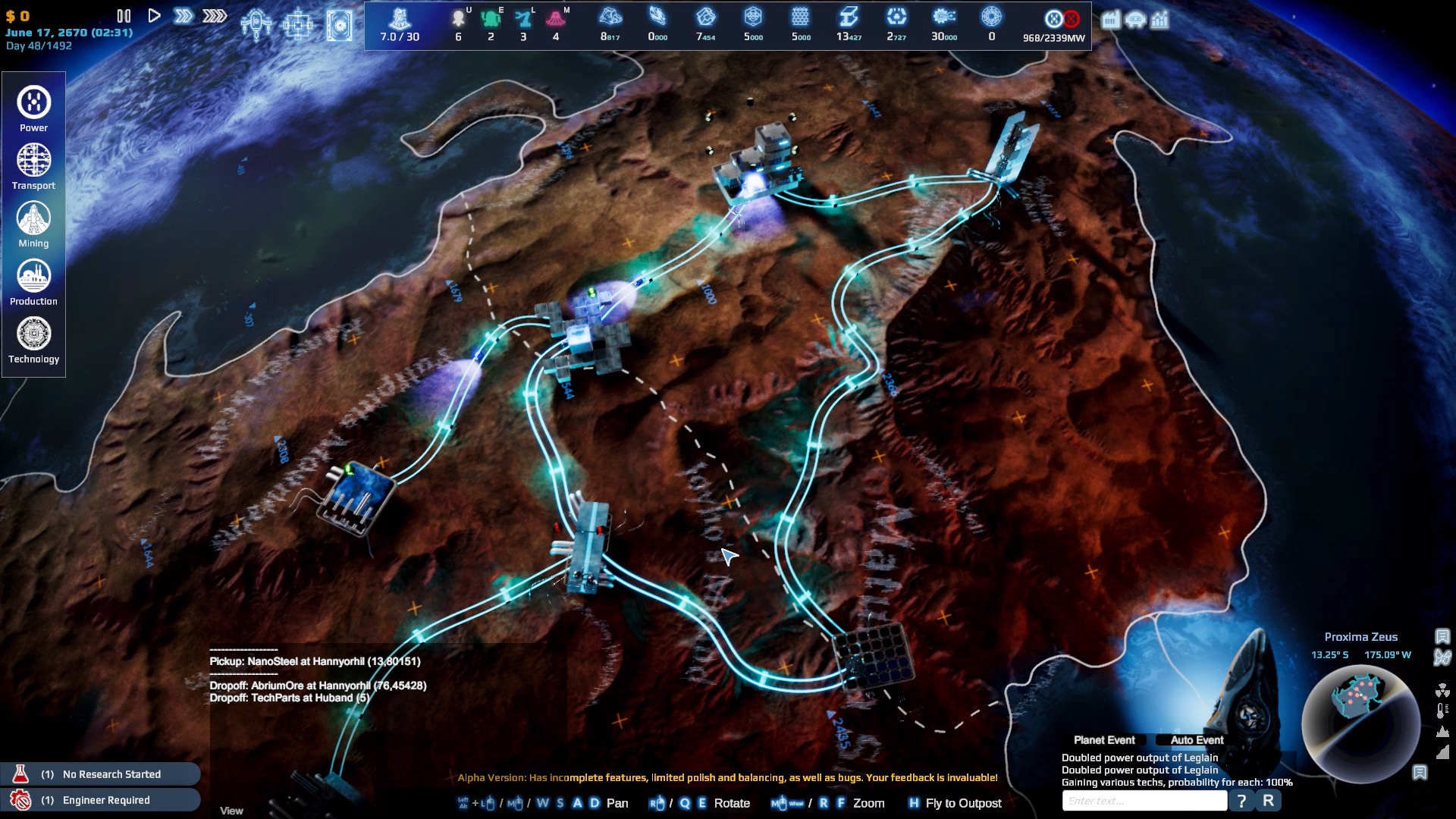
Task: Click the Engineer Required notification
Action: (101, 800)
